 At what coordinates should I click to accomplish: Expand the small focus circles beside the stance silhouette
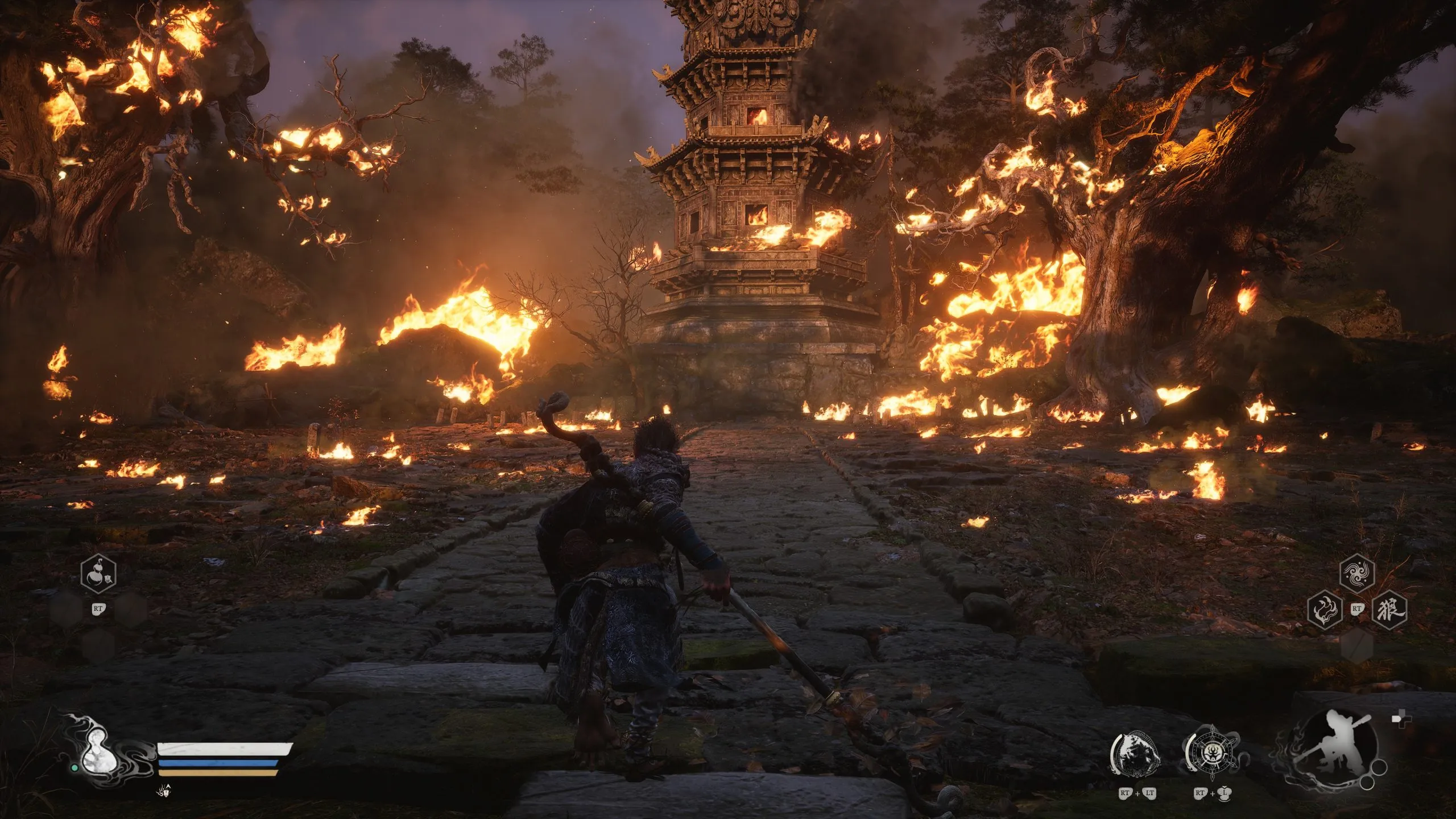[1374, 775]
